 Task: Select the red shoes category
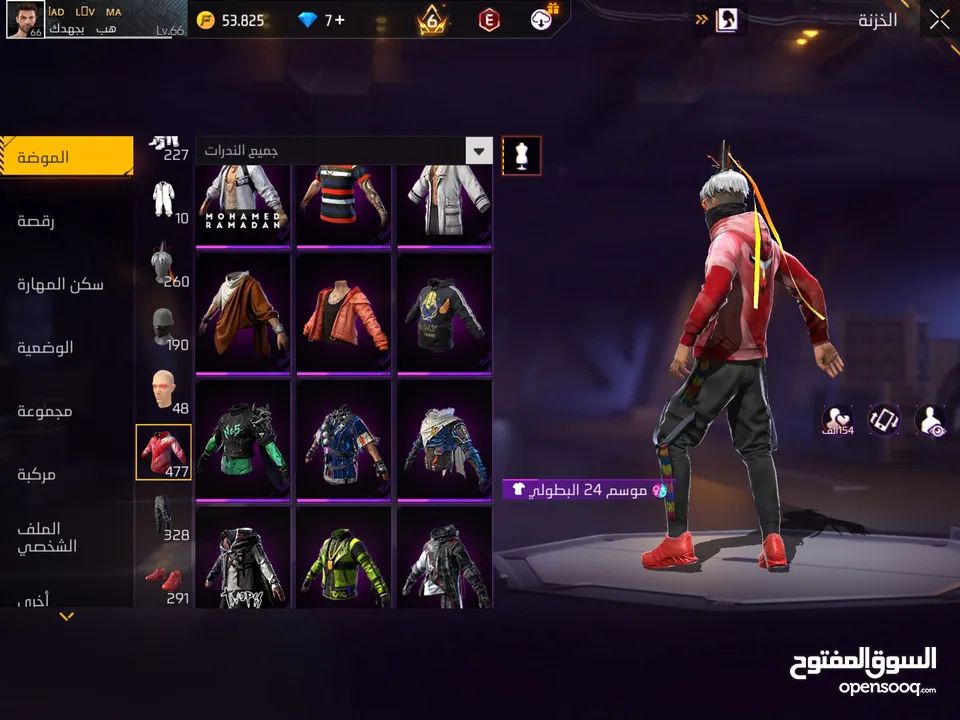(163, 582)
